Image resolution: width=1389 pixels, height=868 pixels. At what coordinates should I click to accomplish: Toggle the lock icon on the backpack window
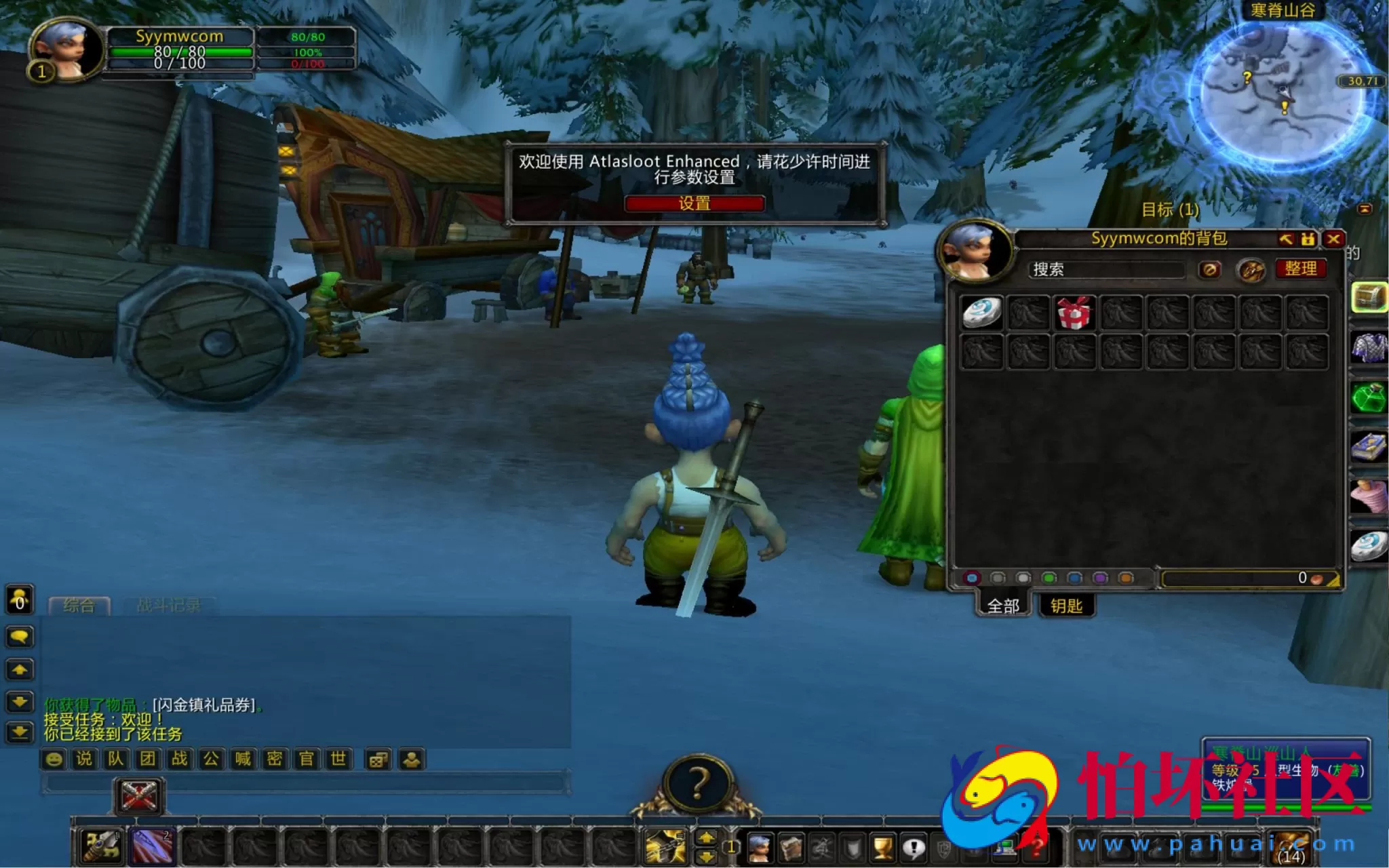pyautogui.click(x=1309, y=239)
